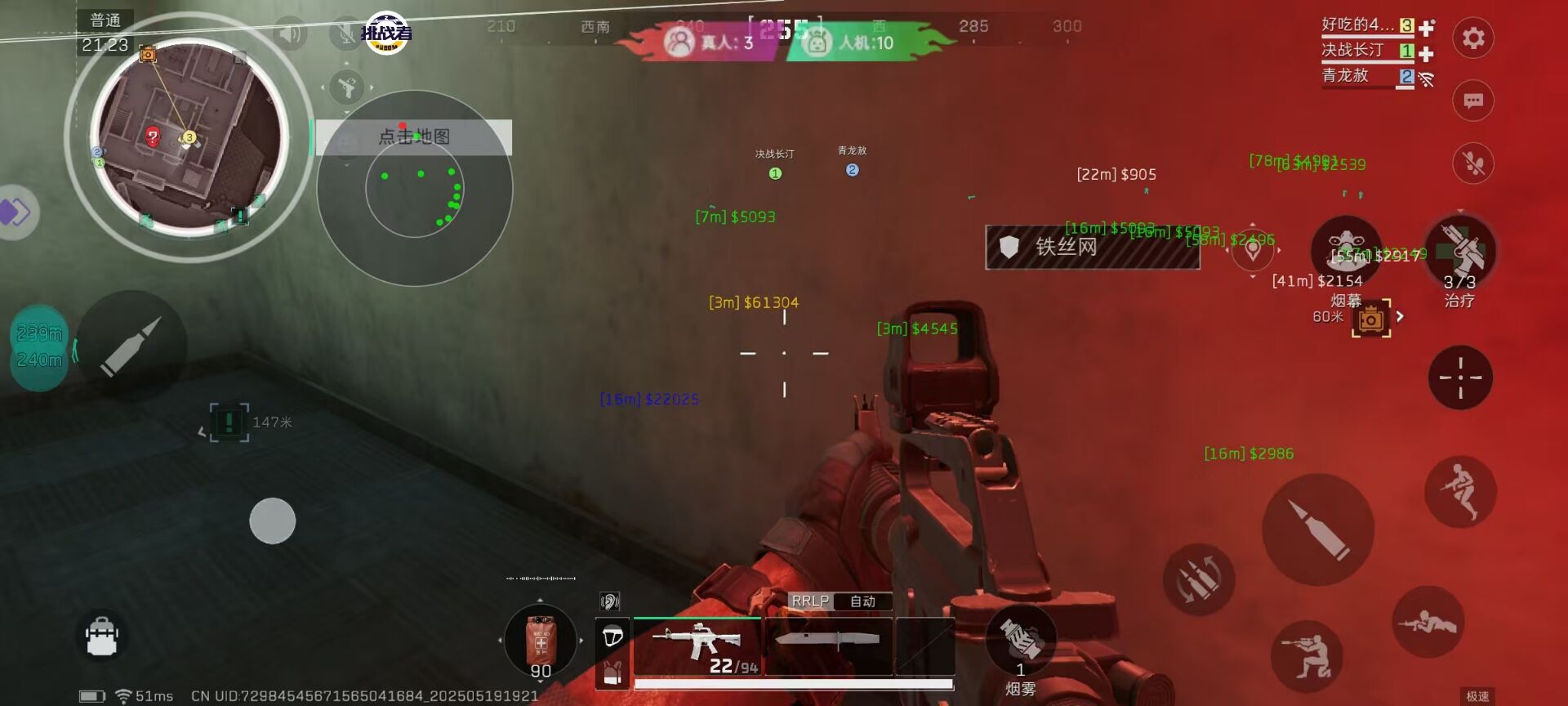Image resolution: width=1568 pixels, height=706 pixels.
Task: Open the in-game settings gear
Action: [x=1472, y=38]
